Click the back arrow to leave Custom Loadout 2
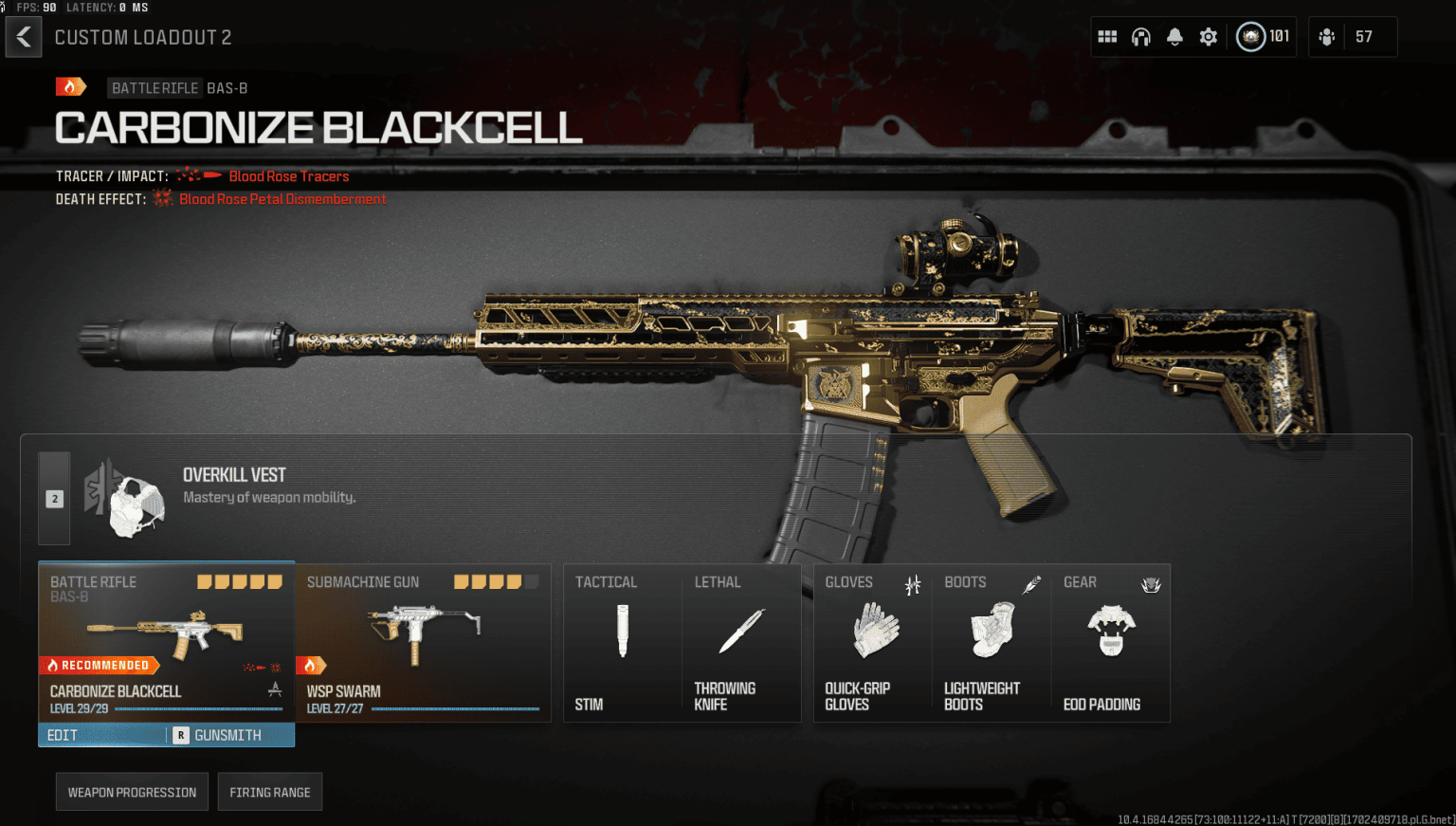 [23, 36]
